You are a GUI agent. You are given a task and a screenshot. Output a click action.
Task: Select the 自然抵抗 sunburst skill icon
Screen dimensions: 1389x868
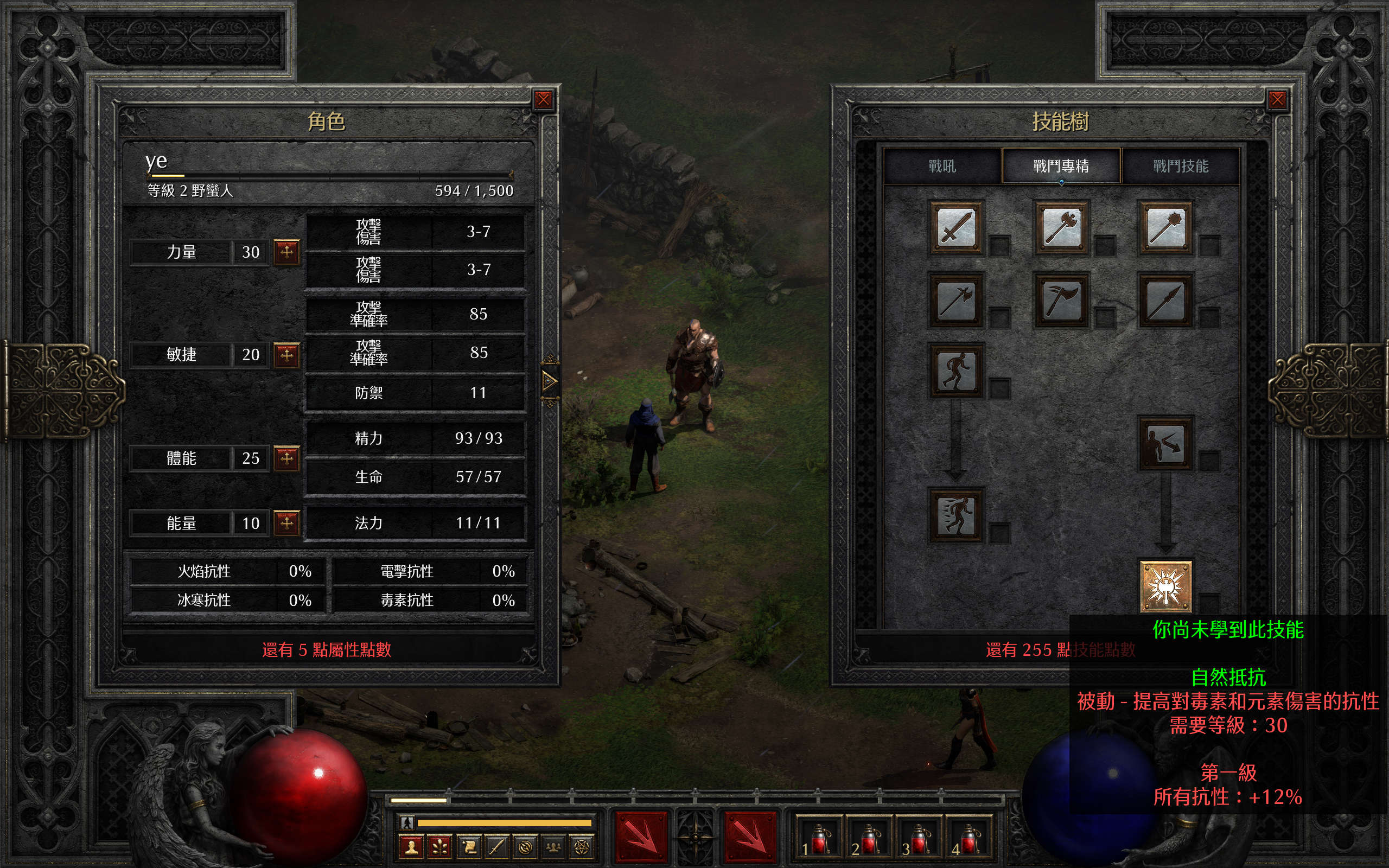1165,586
